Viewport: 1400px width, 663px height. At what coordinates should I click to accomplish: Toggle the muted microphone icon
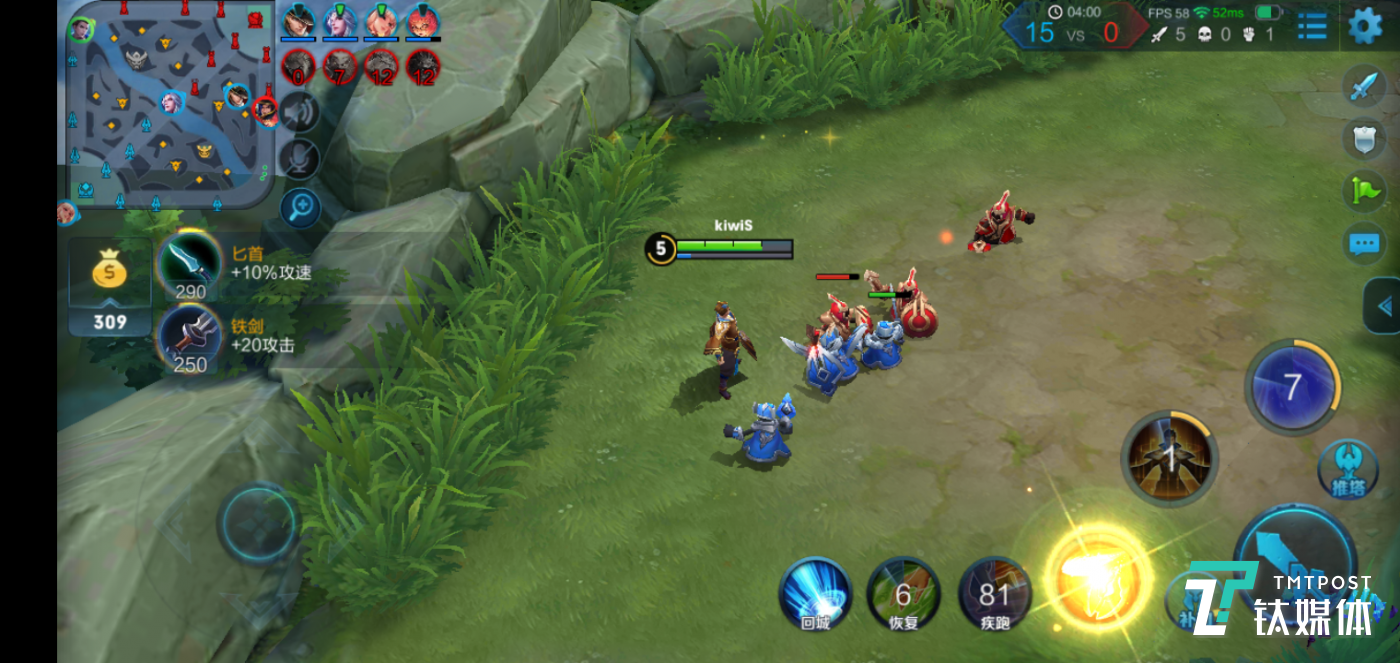[299, 159]
